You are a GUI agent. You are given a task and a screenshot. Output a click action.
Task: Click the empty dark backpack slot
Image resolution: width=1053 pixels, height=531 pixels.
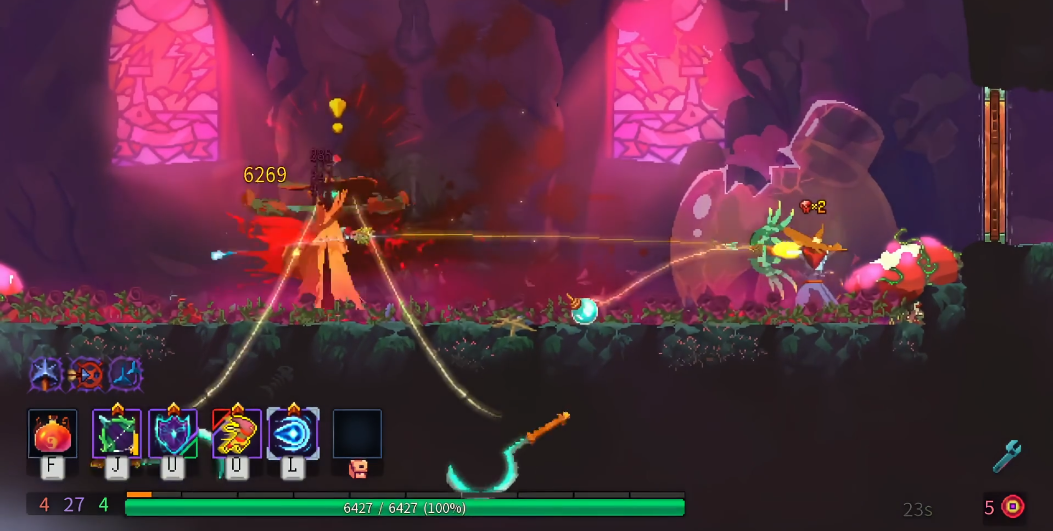tap(357, 434)
